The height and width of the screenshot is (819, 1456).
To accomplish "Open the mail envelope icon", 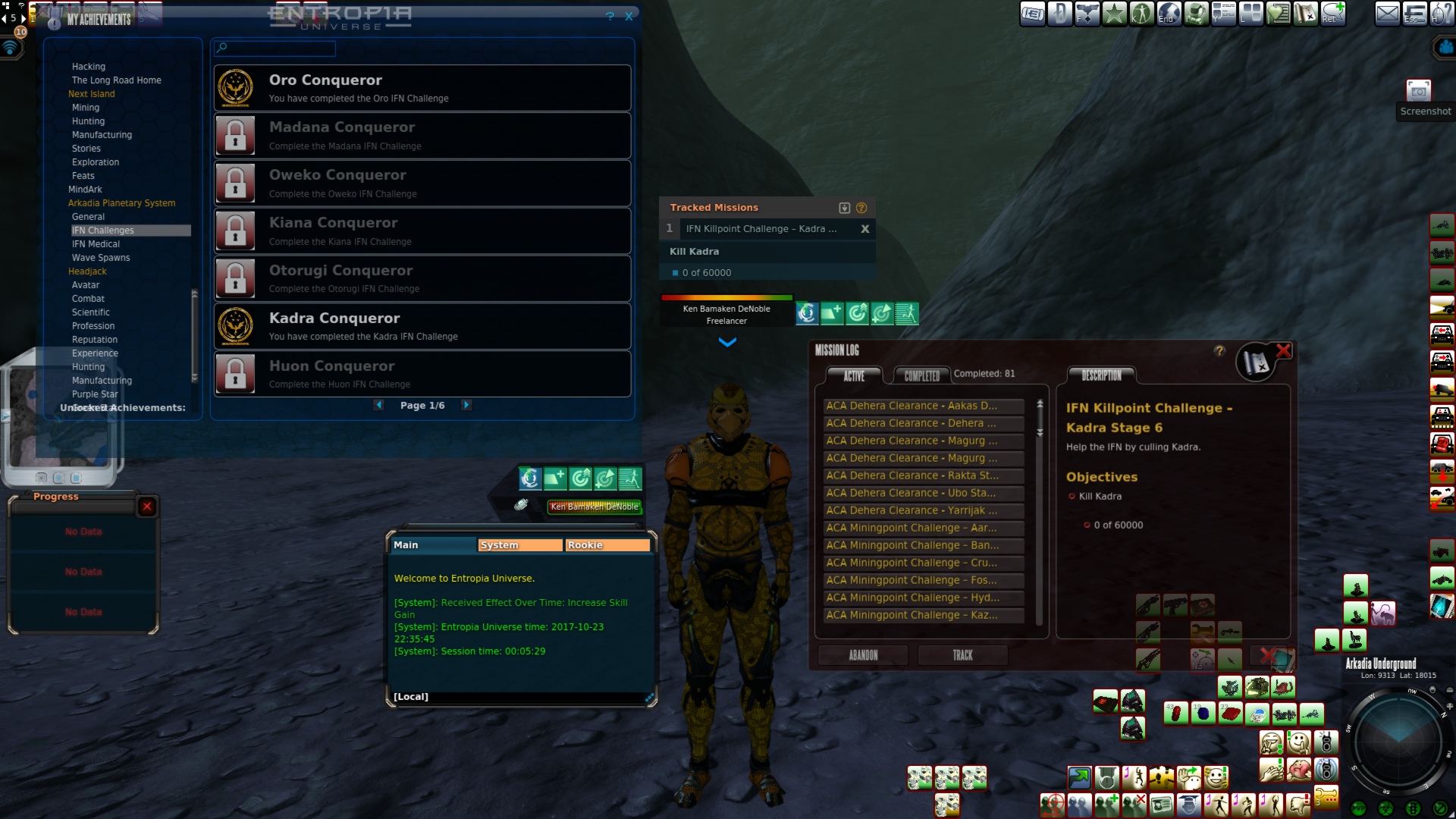I will click(x=1387, y=14).
